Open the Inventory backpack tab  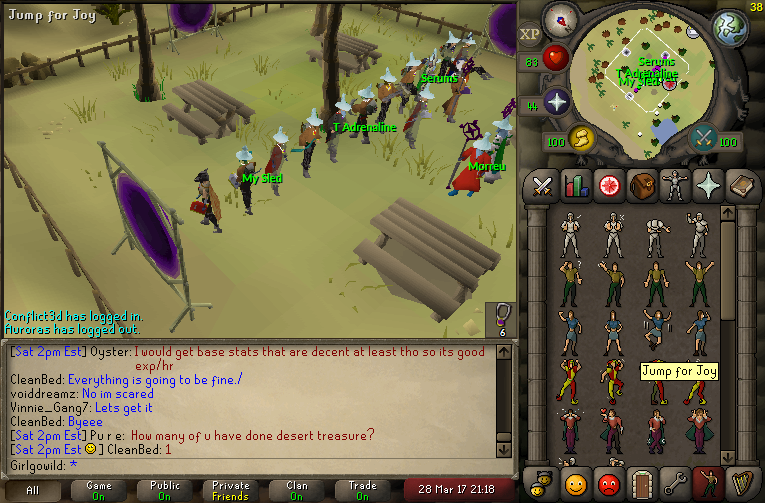point(641,185)
